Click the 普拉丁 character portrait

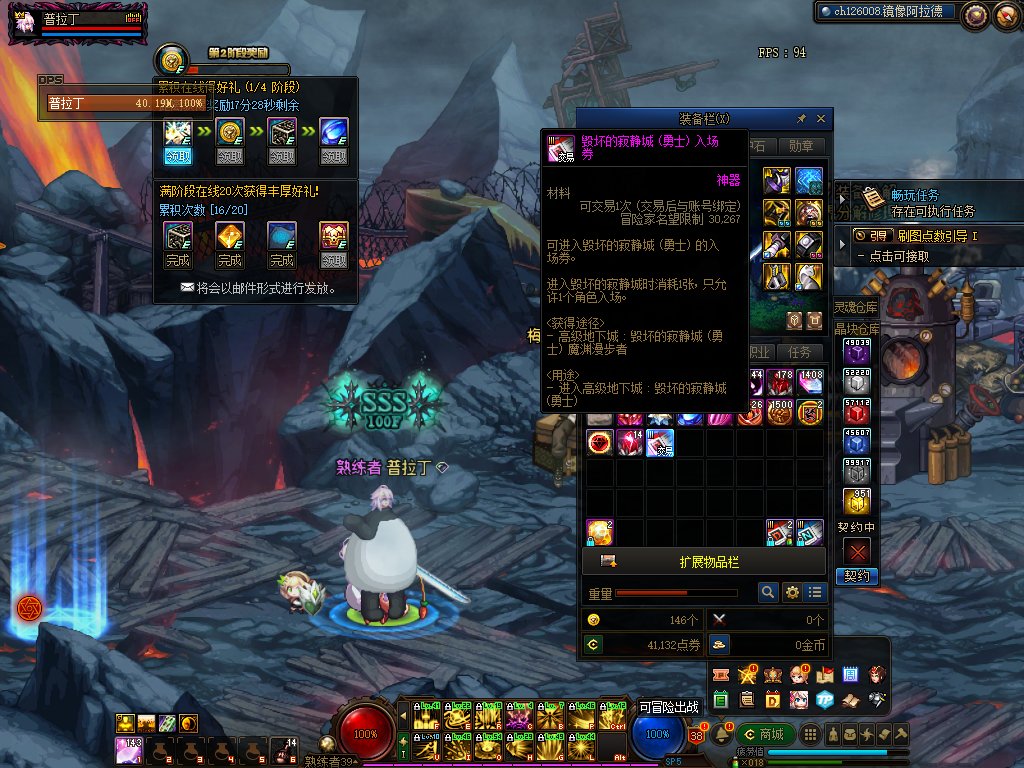coord(22,19)
